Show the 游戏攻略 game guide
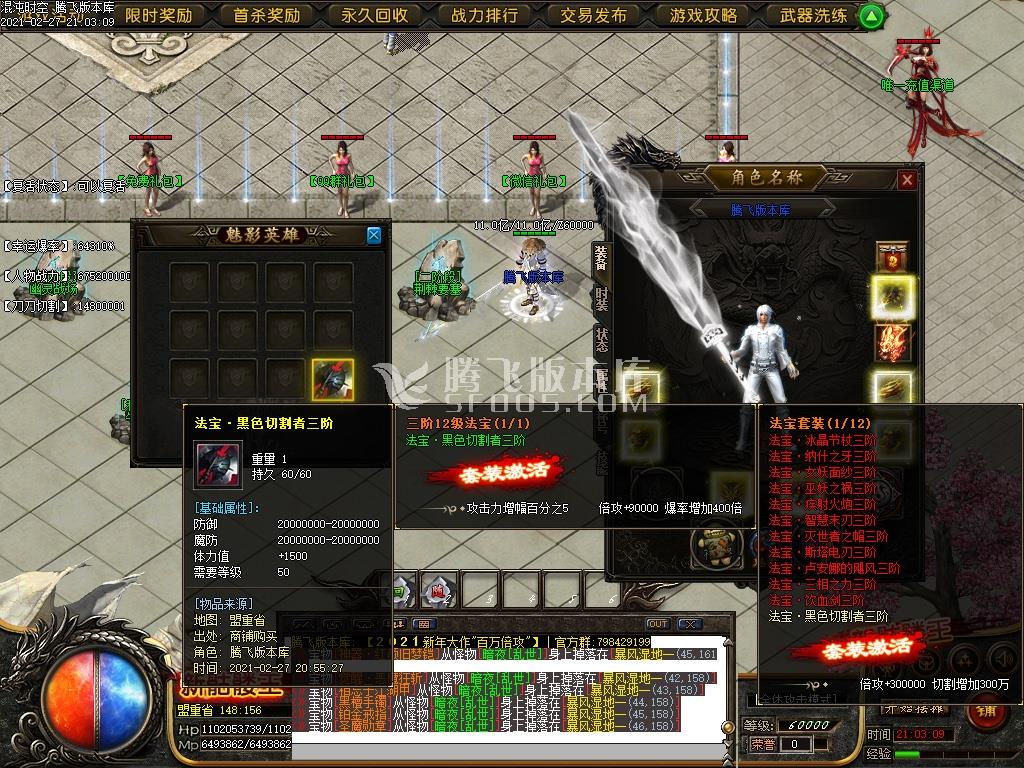Image resolution: width=1024 pixels, height=768 pixels. (702, 15)
